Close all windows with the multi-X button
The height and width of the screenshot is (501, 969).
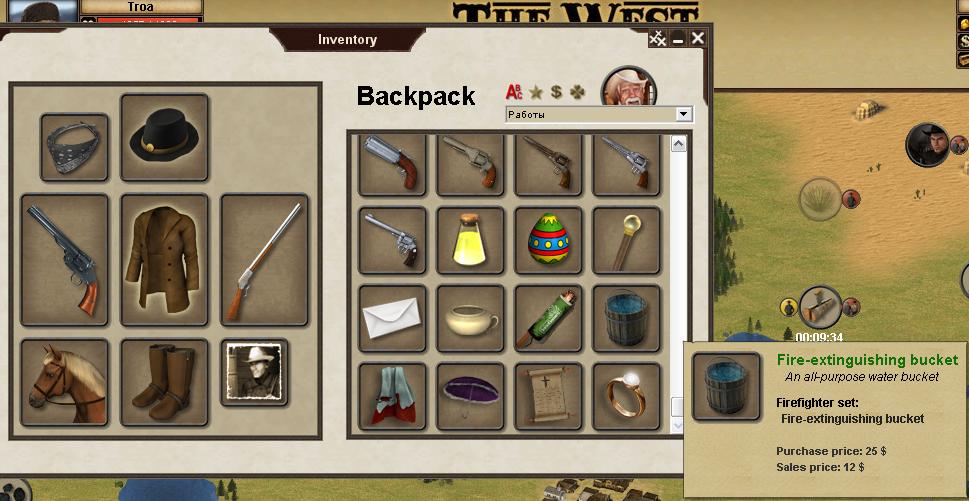click(x=658, y=39)
